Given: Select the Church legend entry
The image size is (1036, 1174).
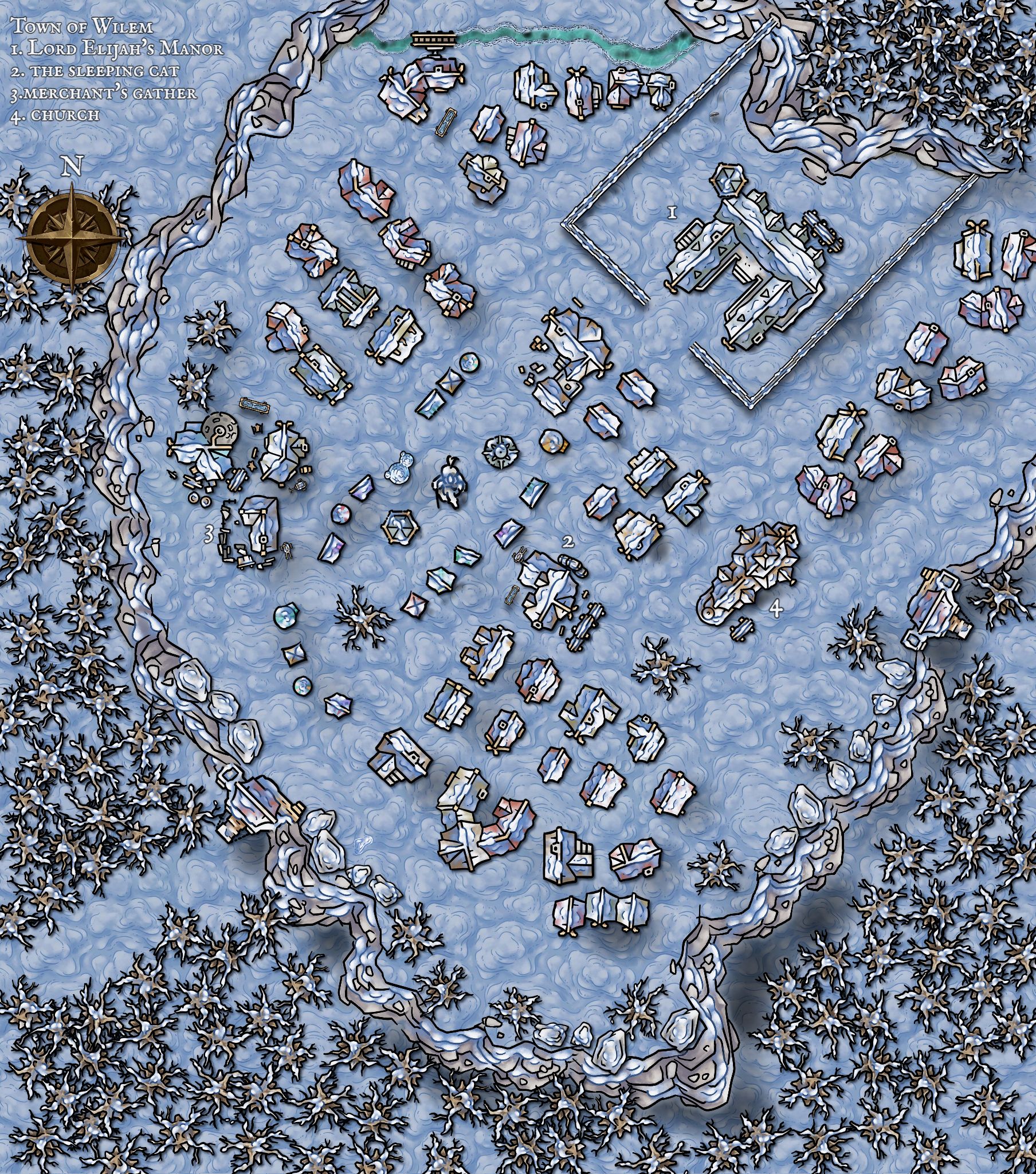Looking at the screenshot, I should point(55,115).
